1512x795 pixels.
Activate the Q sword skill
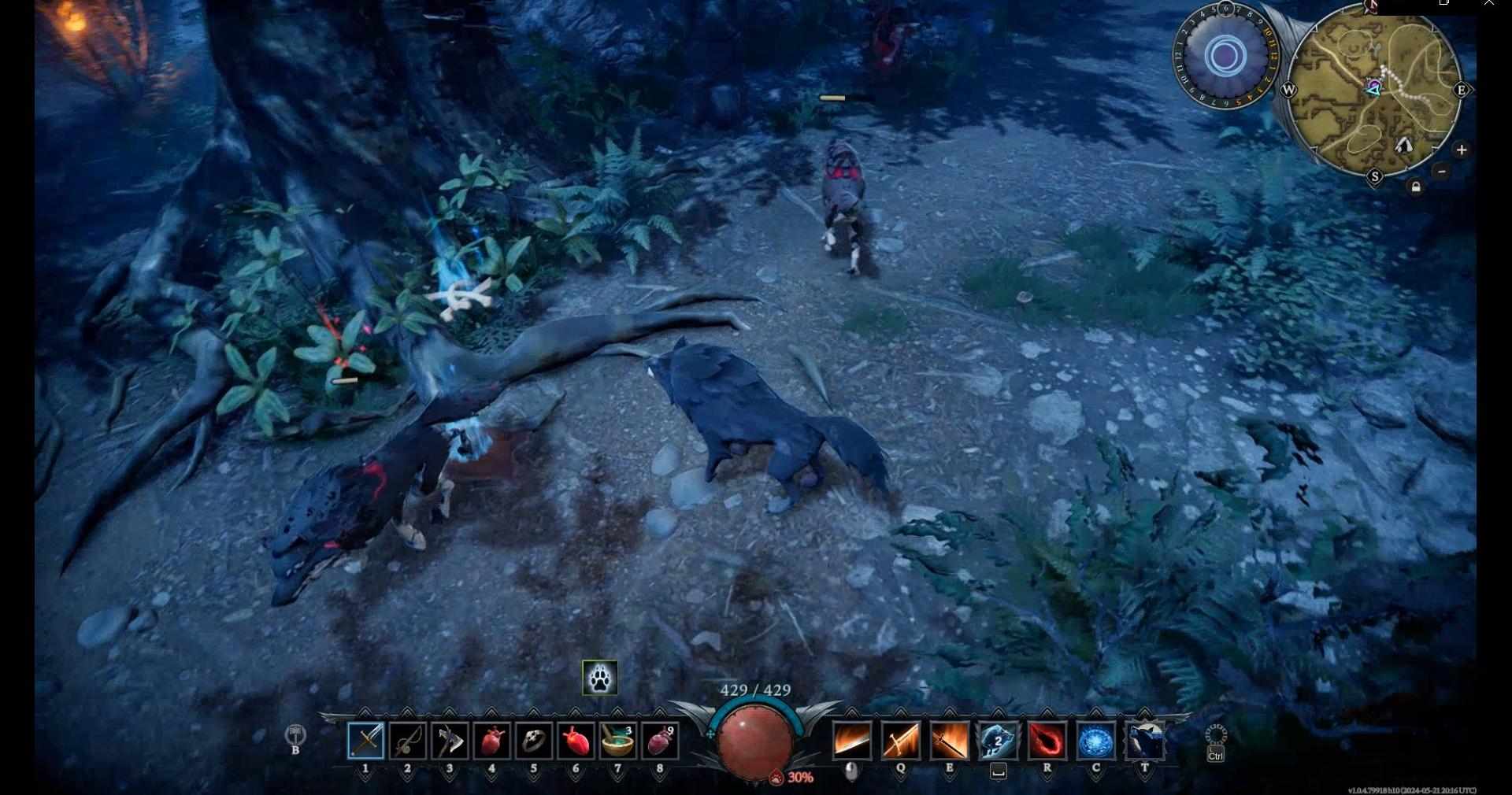pyautogui.click(x=901, y=740)
